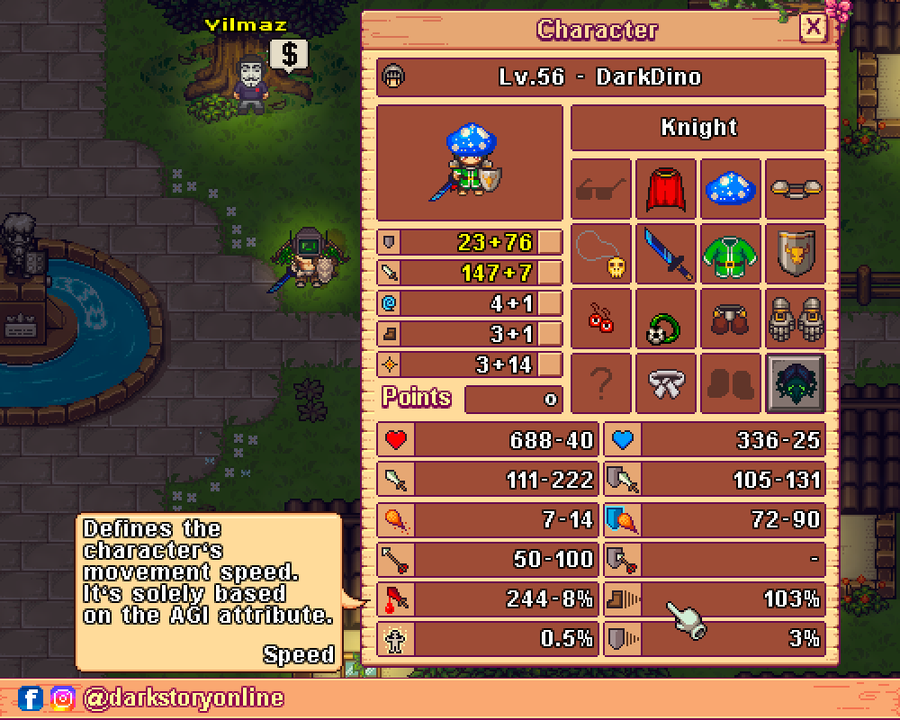Select the red cape equipment slot

point(666,189)
